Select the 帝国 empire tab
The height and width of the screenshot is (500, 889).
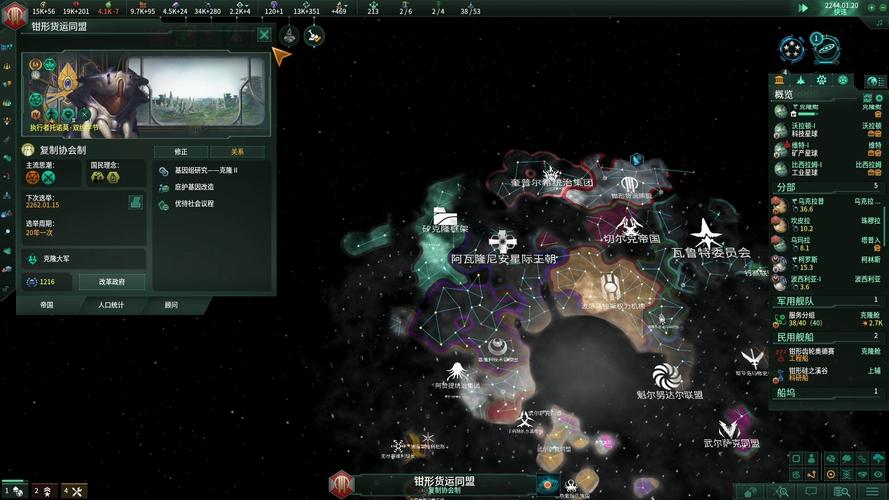point(47,304)
